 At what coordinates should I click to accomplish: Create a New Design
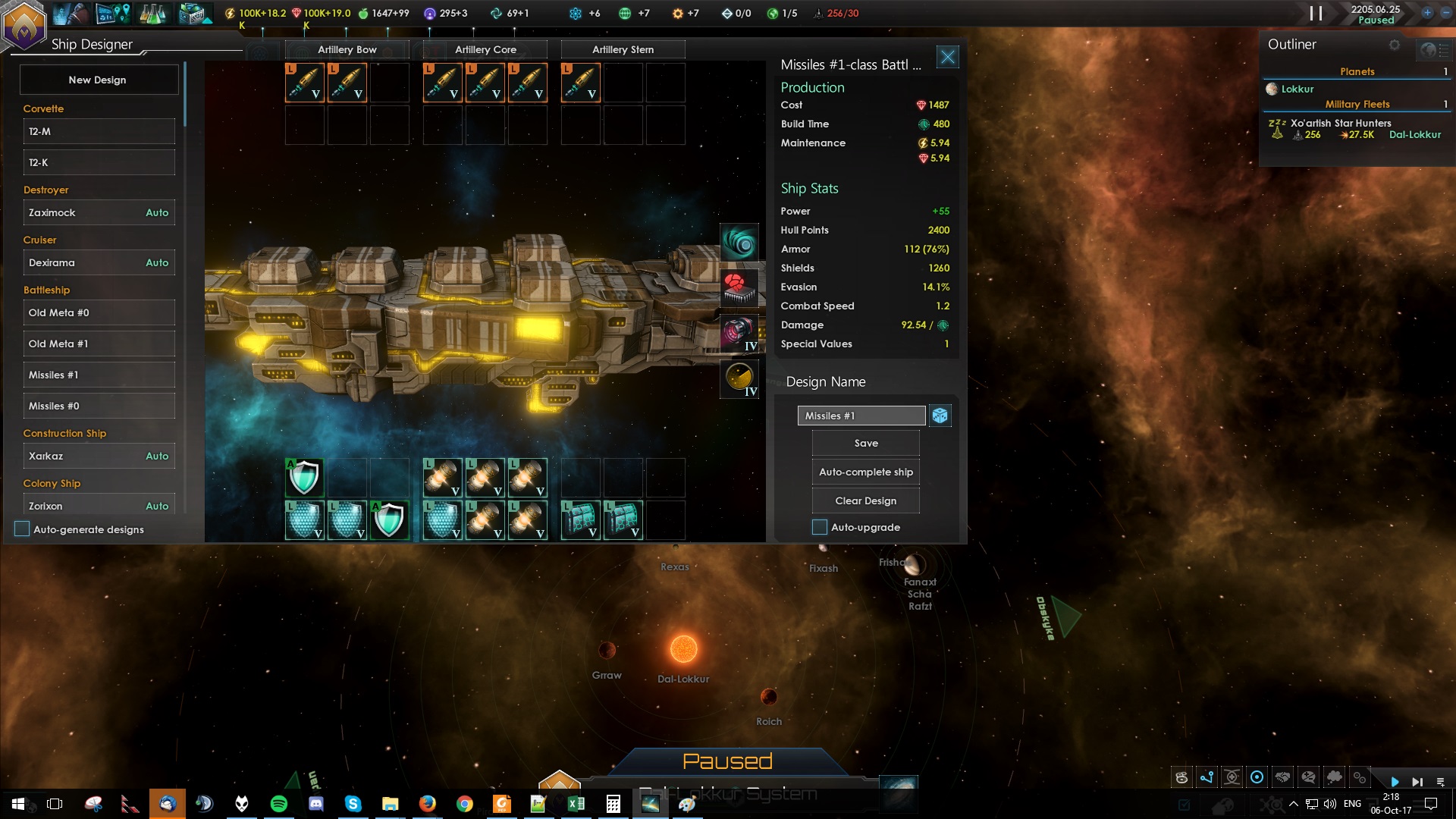98,80
